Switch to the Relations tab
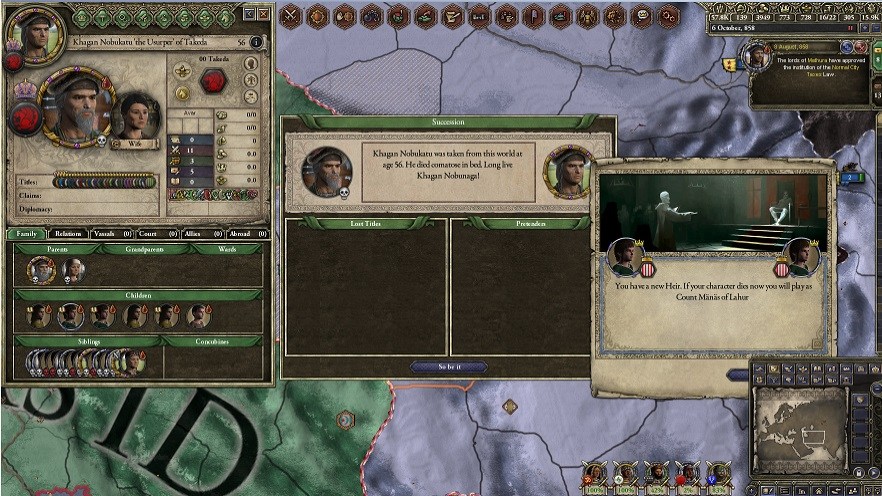Viewport: 882px width, 496px height. point(68,233)
